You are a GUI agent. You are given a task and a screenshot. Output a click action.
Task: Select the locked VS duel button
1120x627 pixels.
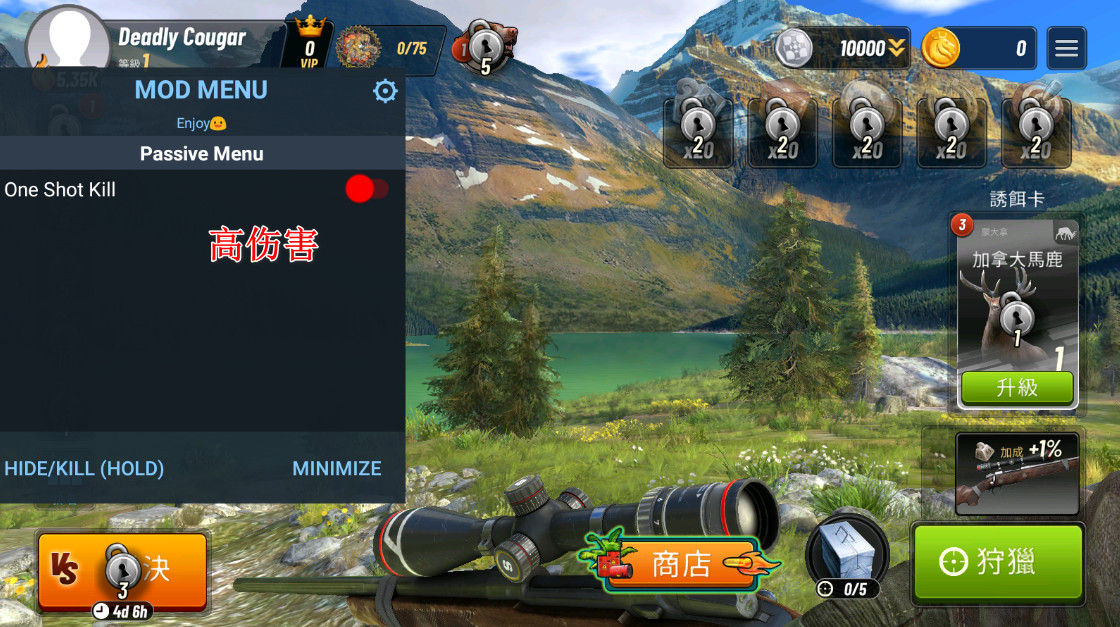122,571
